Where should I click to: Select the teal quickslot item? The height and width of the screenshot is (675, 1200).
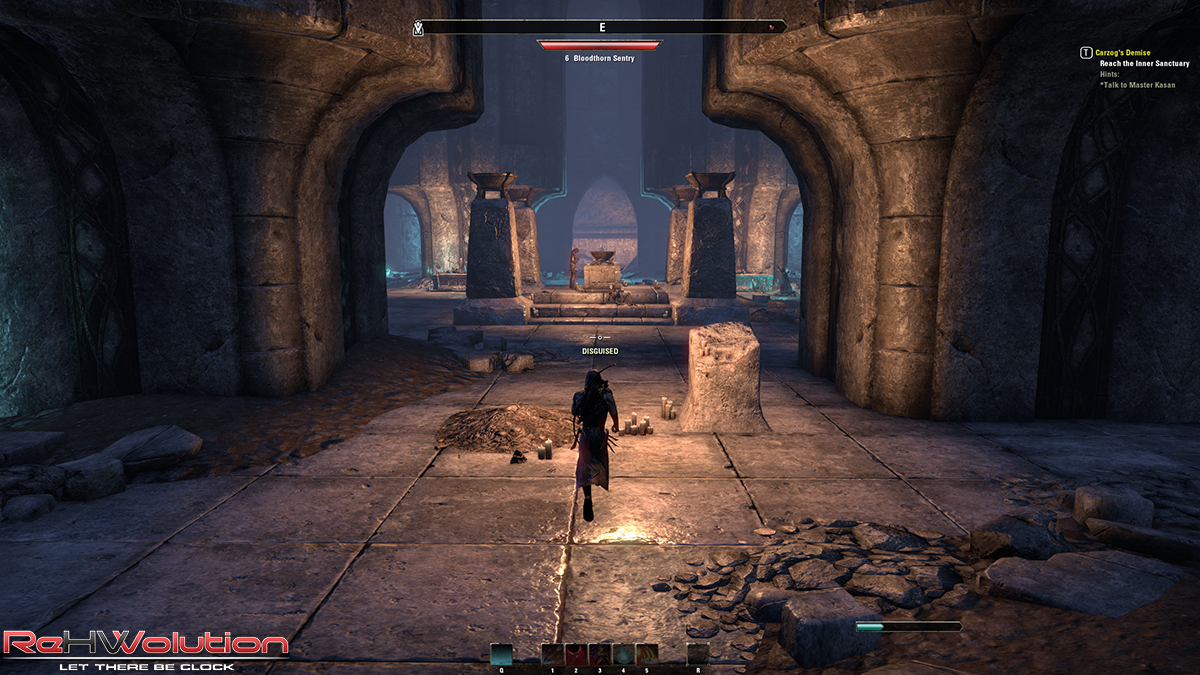501,654
